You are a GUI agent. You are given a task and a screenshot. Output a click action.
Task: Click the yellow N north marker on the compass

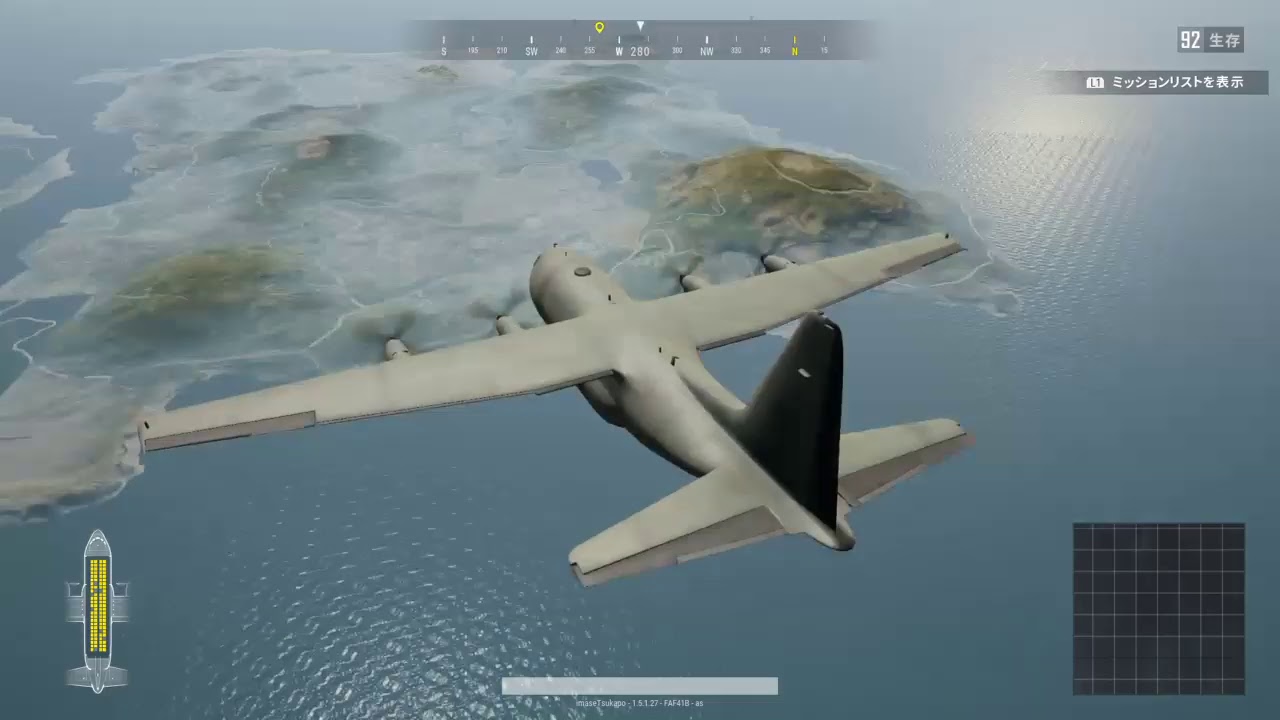tap(794, 48)
